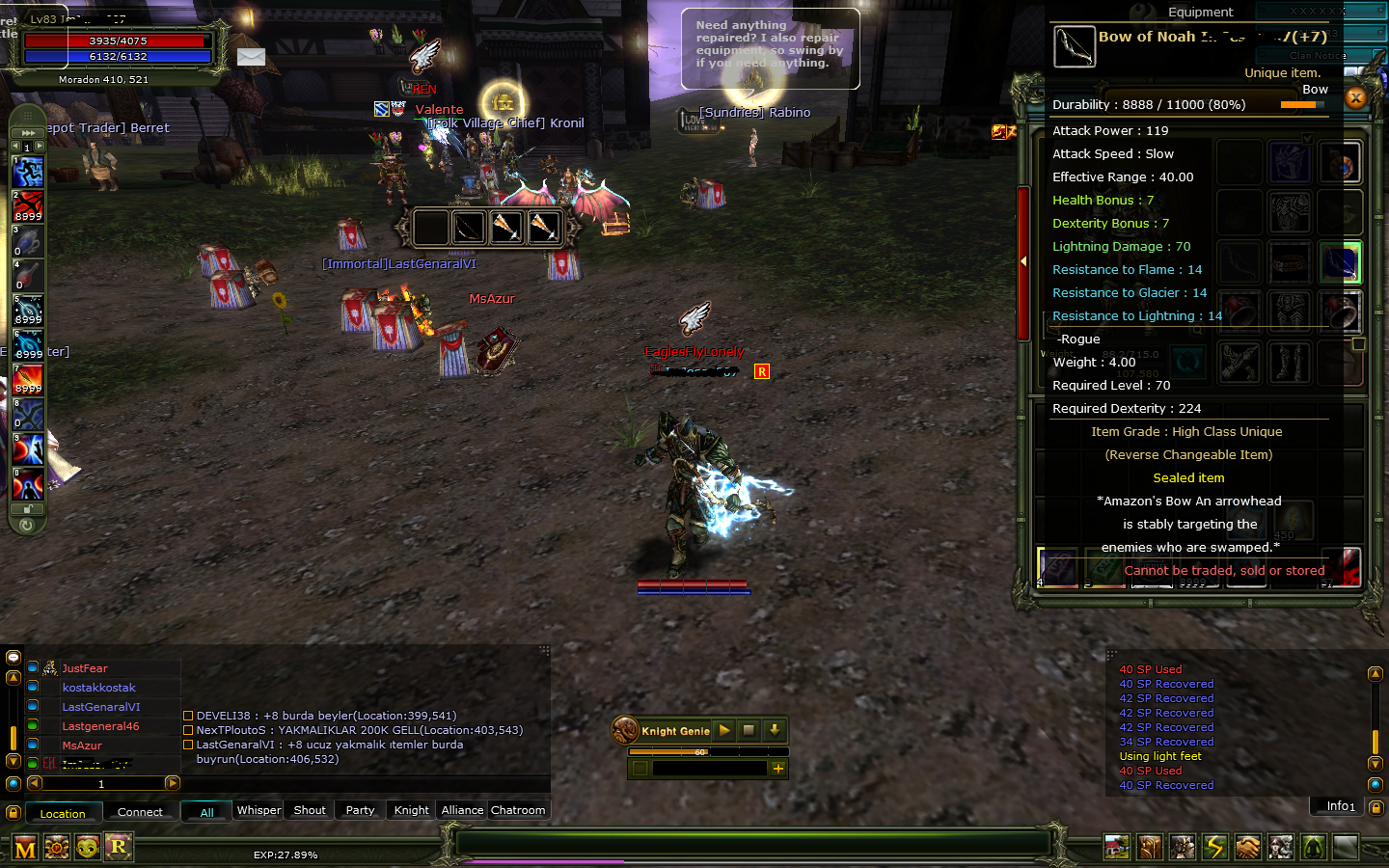Open the handshake trade icon
The height and width of the screenshot is (868, 1389).
coord(1247,847)
